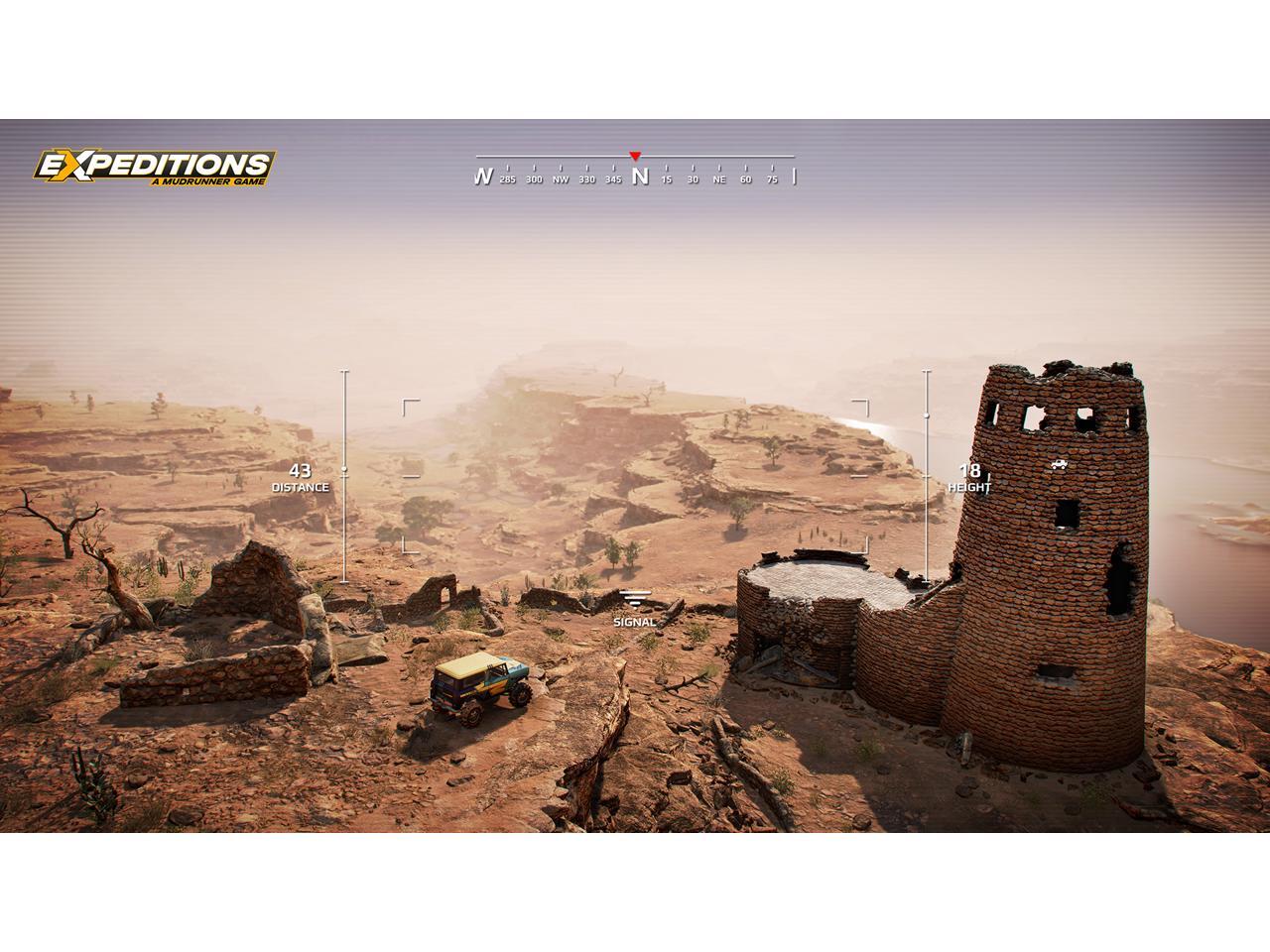Click the Expeditions MudRunner logo

coord(155,168)
